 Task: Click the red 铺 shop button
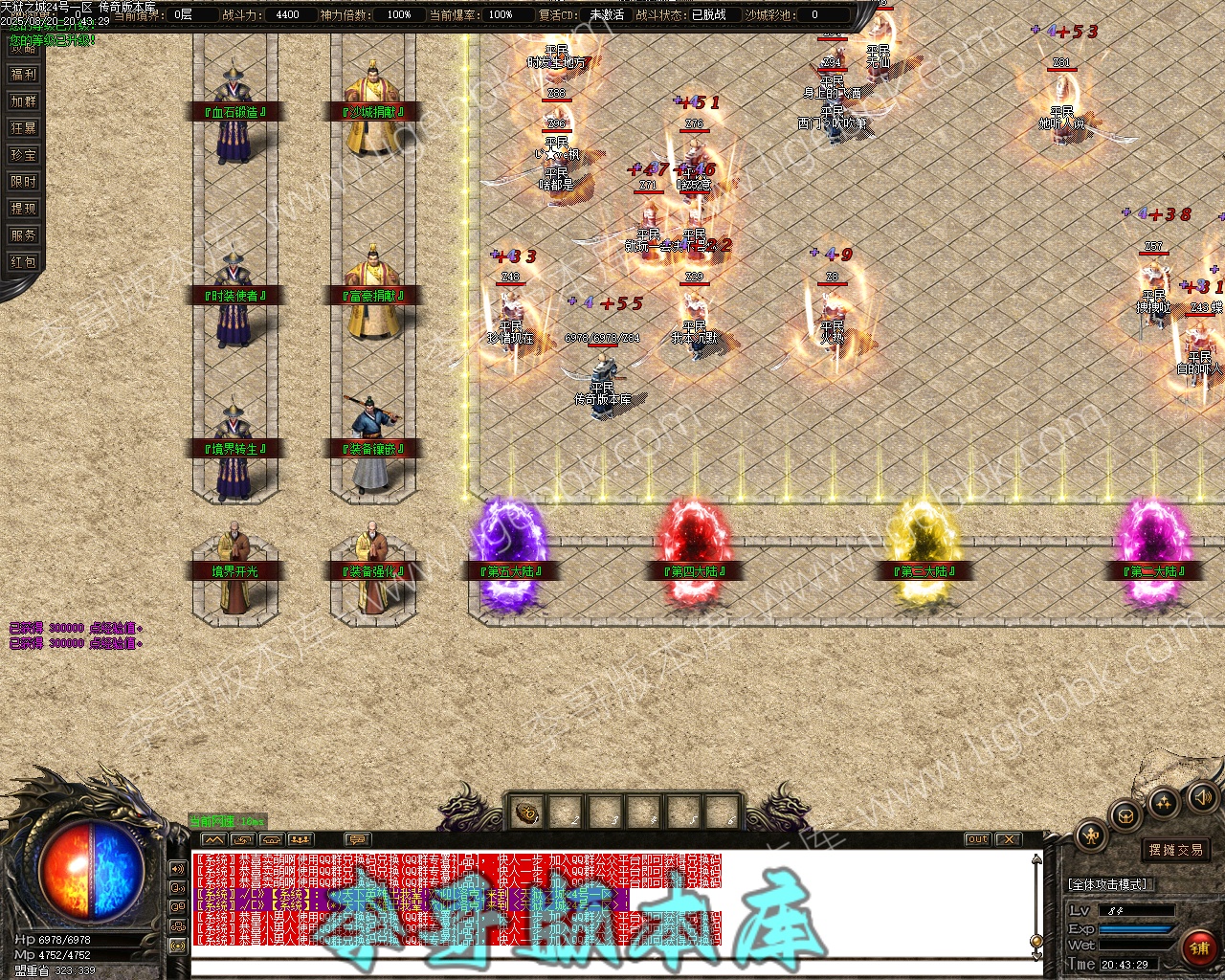(x=1198, y=948)
